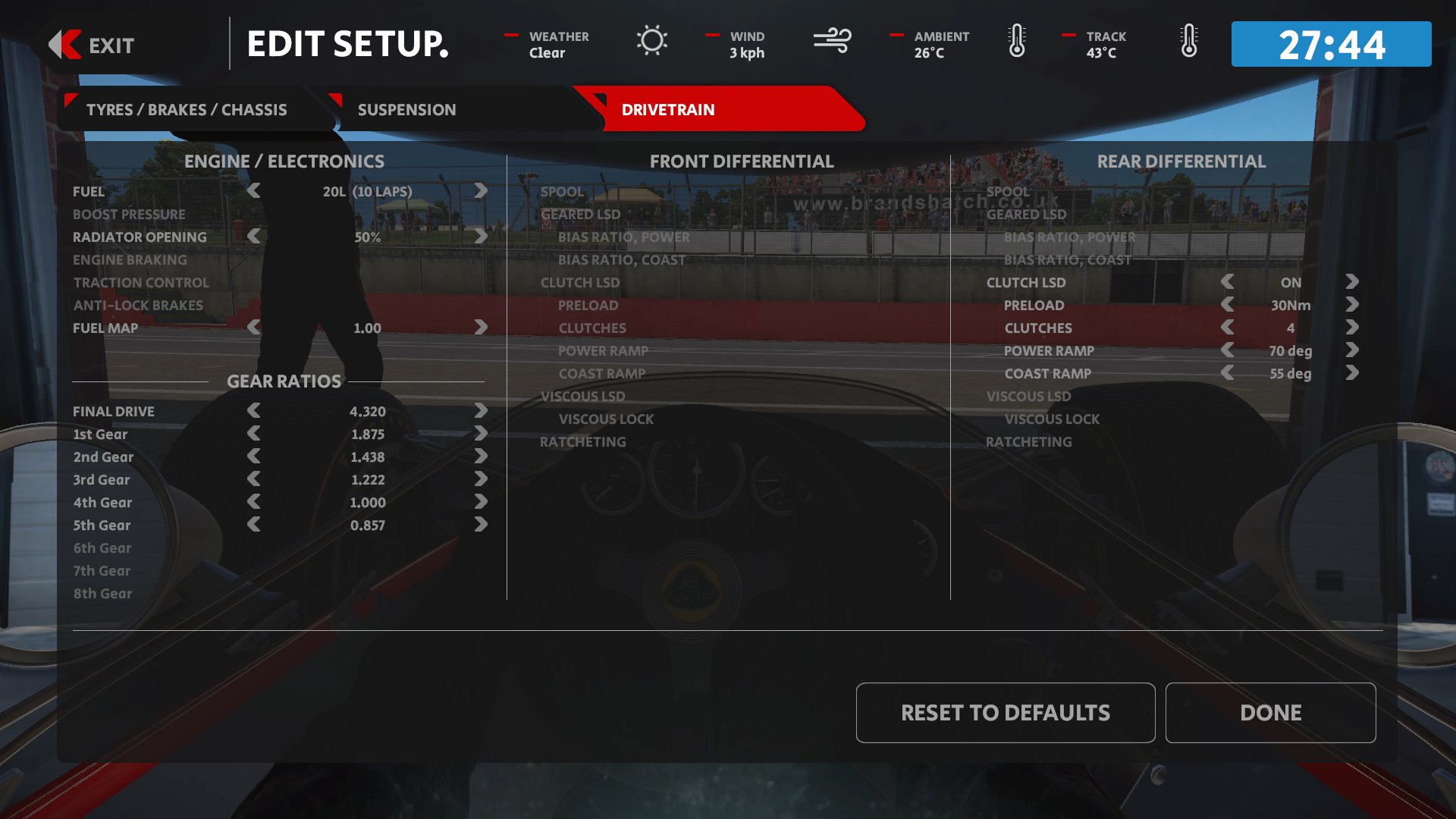Increase fuel load with right arrow
The width and height of the screenshot is (1456, 819).
tap(481, 191)
